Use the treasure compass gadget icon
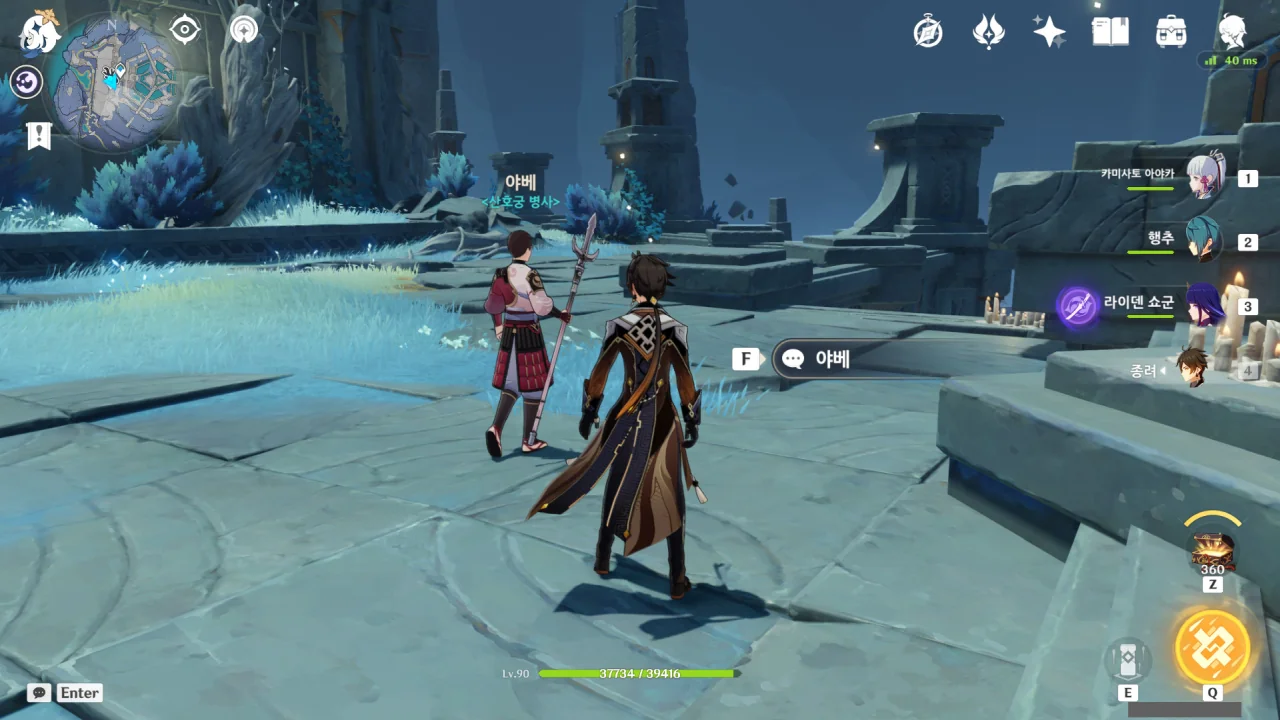1280x720 pixels. (1212, 551)
